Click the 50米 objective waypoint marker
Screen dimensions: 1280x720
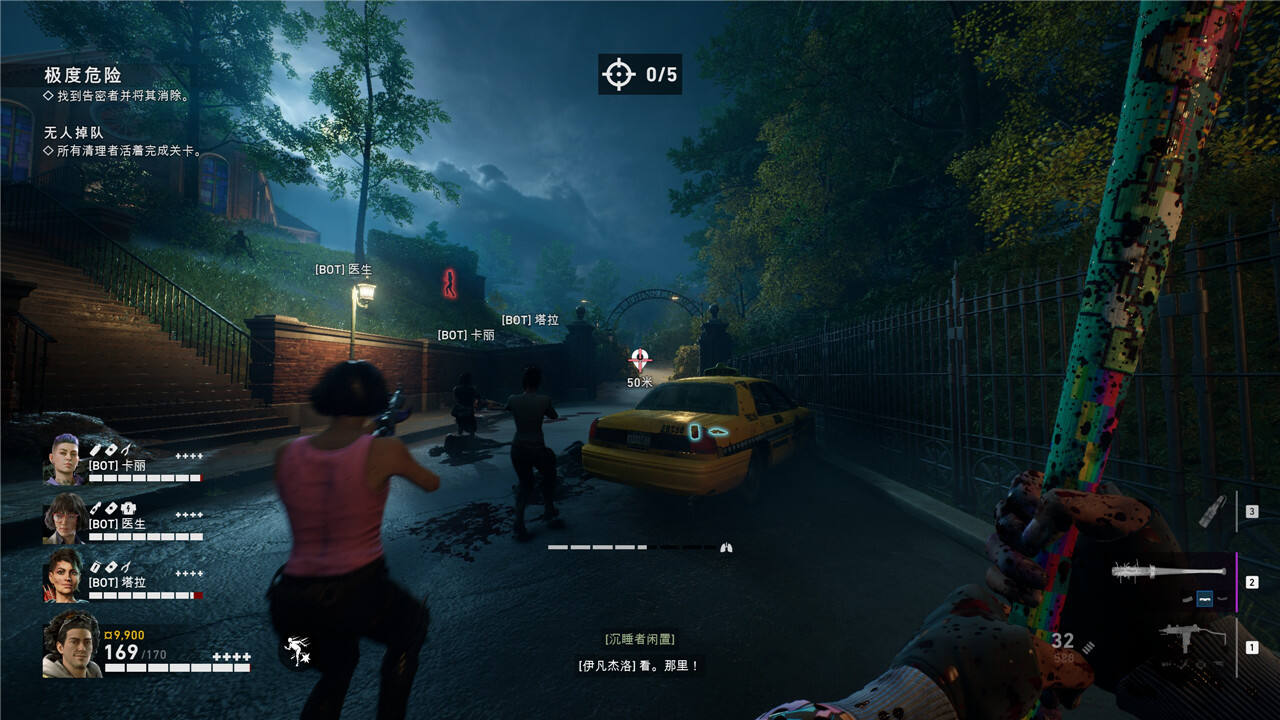[x=640, y=361]
